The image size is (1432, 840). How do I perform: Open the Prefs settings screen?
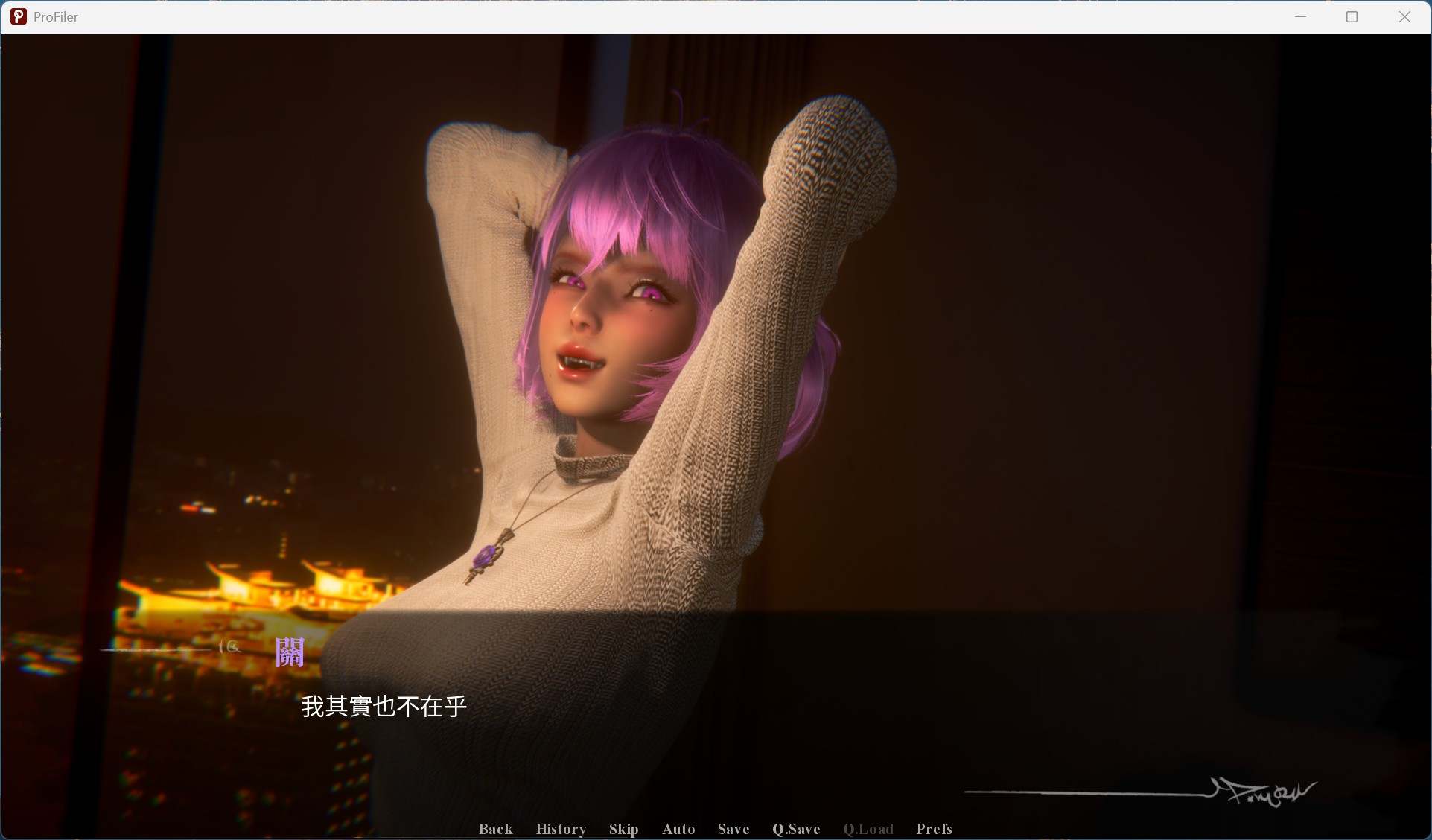(x=934, y=829)
